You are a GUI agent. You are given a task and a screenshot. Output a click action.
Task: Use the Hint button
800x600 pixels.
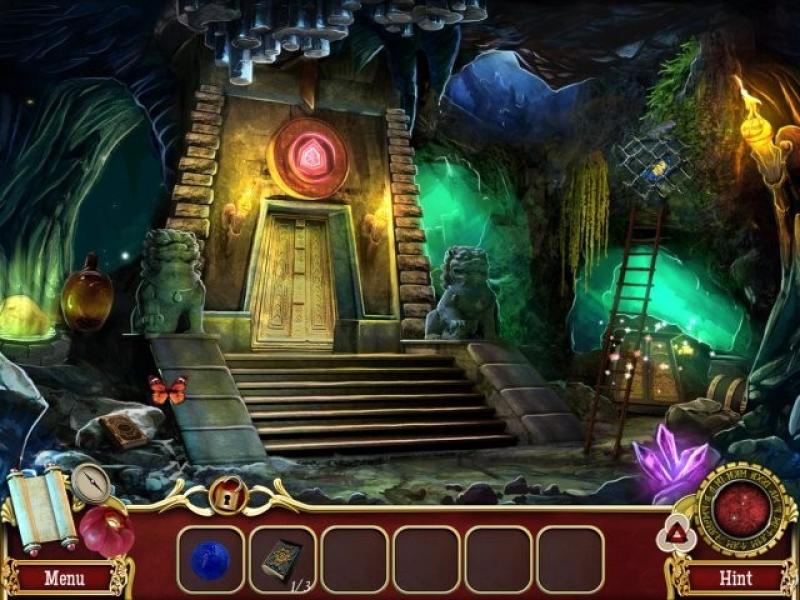point(735,578)
